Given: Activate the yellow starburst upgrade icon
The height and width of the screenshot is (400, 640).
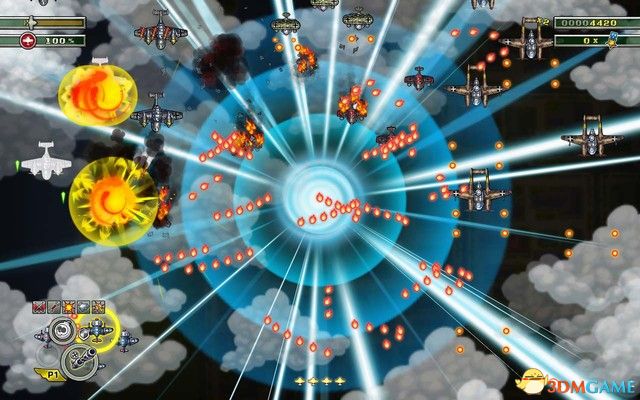Looking at the screenshot, I should (x=68, y=307).
